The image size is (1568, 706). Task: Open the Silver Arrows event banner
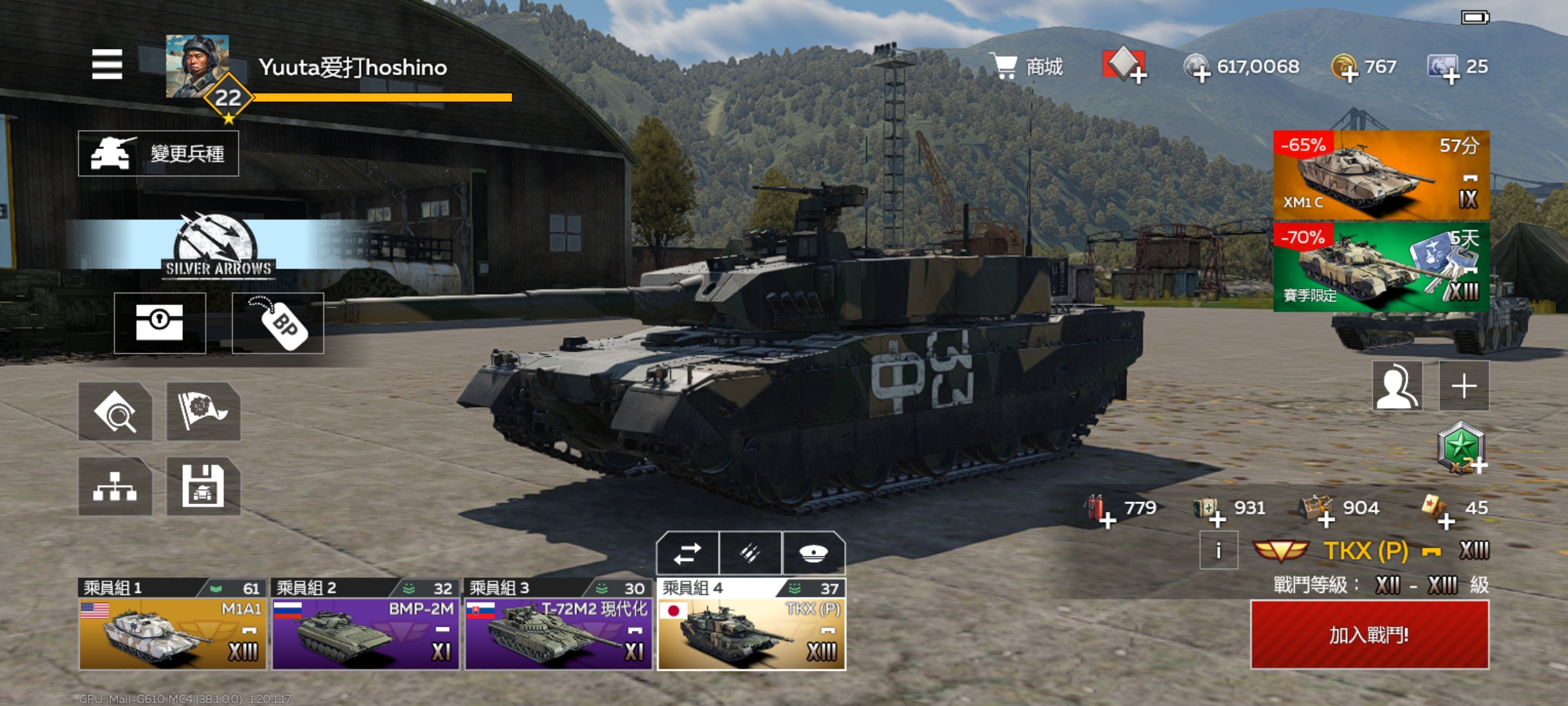pyautogui.click(x=218, y=246)
